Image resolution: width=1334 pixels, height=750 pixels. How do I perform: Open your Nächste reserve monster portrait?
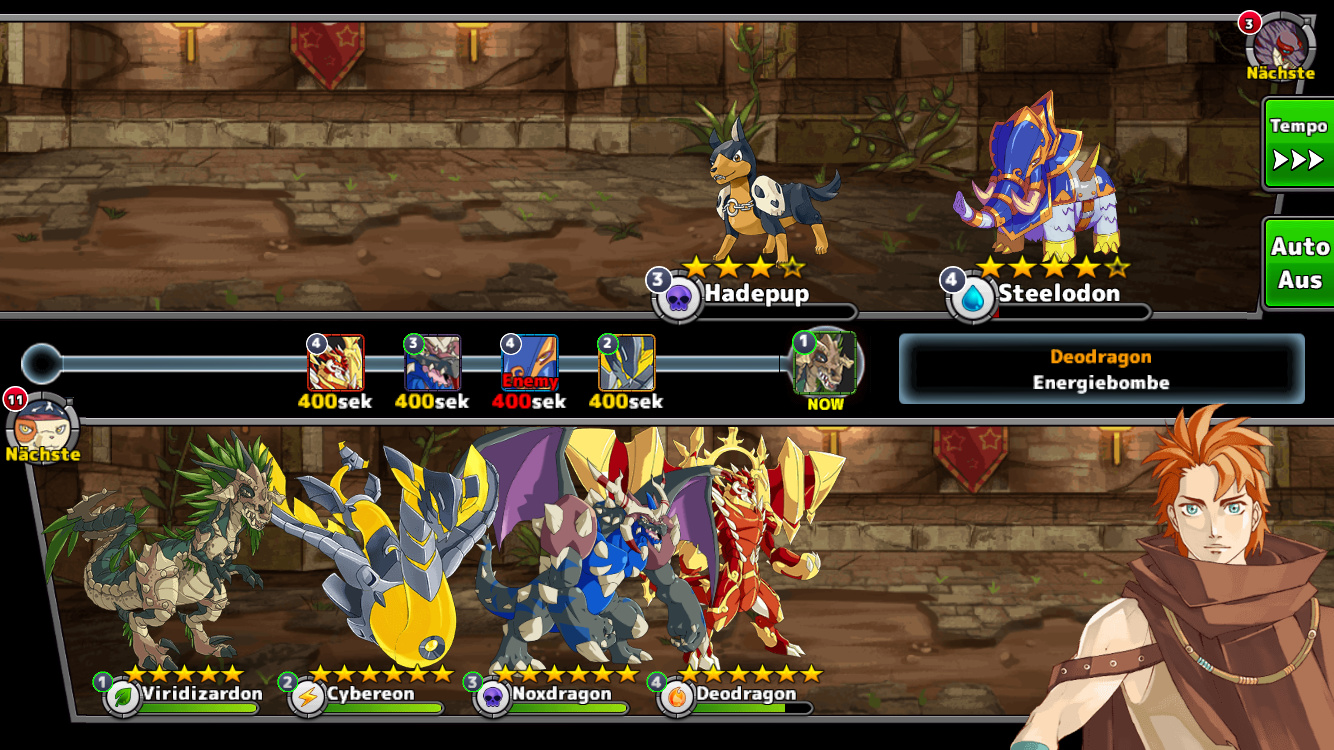click(x=42, y=424)
